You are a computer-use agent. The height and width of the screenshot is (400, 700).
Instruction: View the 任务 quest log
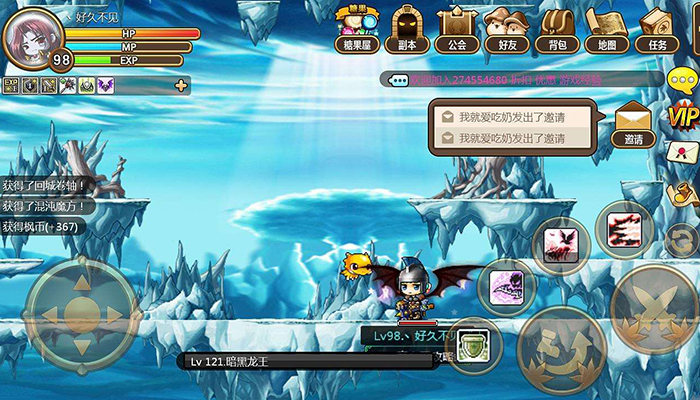(x=657, y=29)
